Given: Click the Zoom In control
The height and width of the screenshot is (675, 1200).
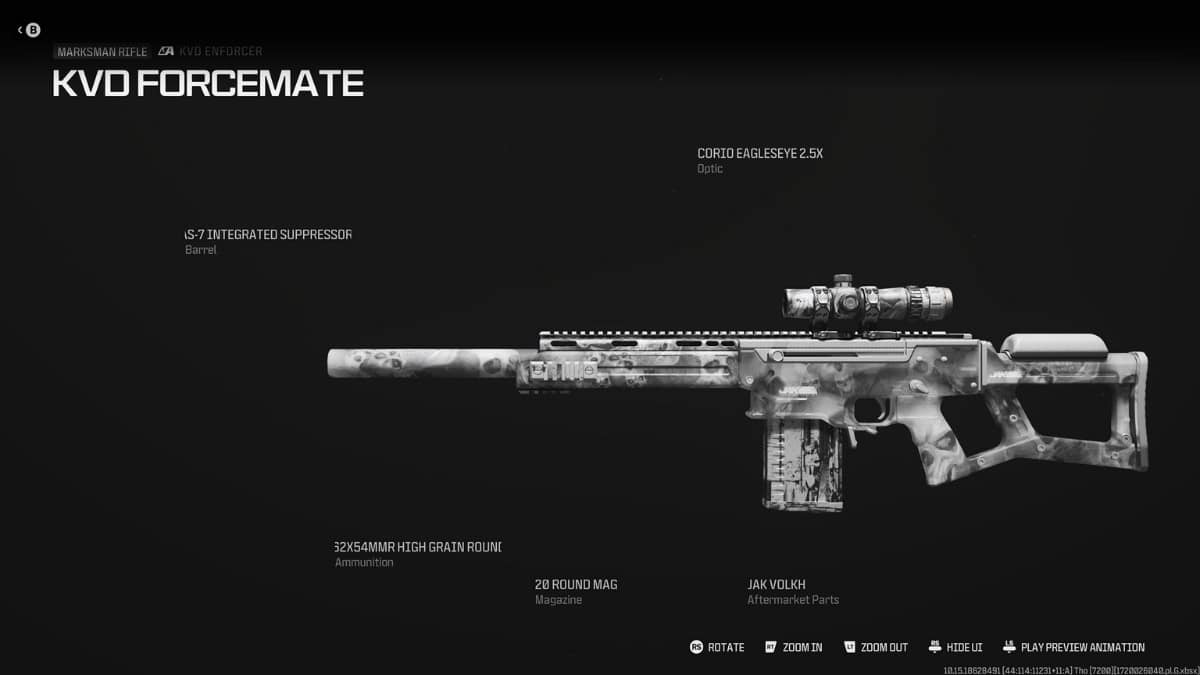Looking at the screenshot, I should point(793,647).
